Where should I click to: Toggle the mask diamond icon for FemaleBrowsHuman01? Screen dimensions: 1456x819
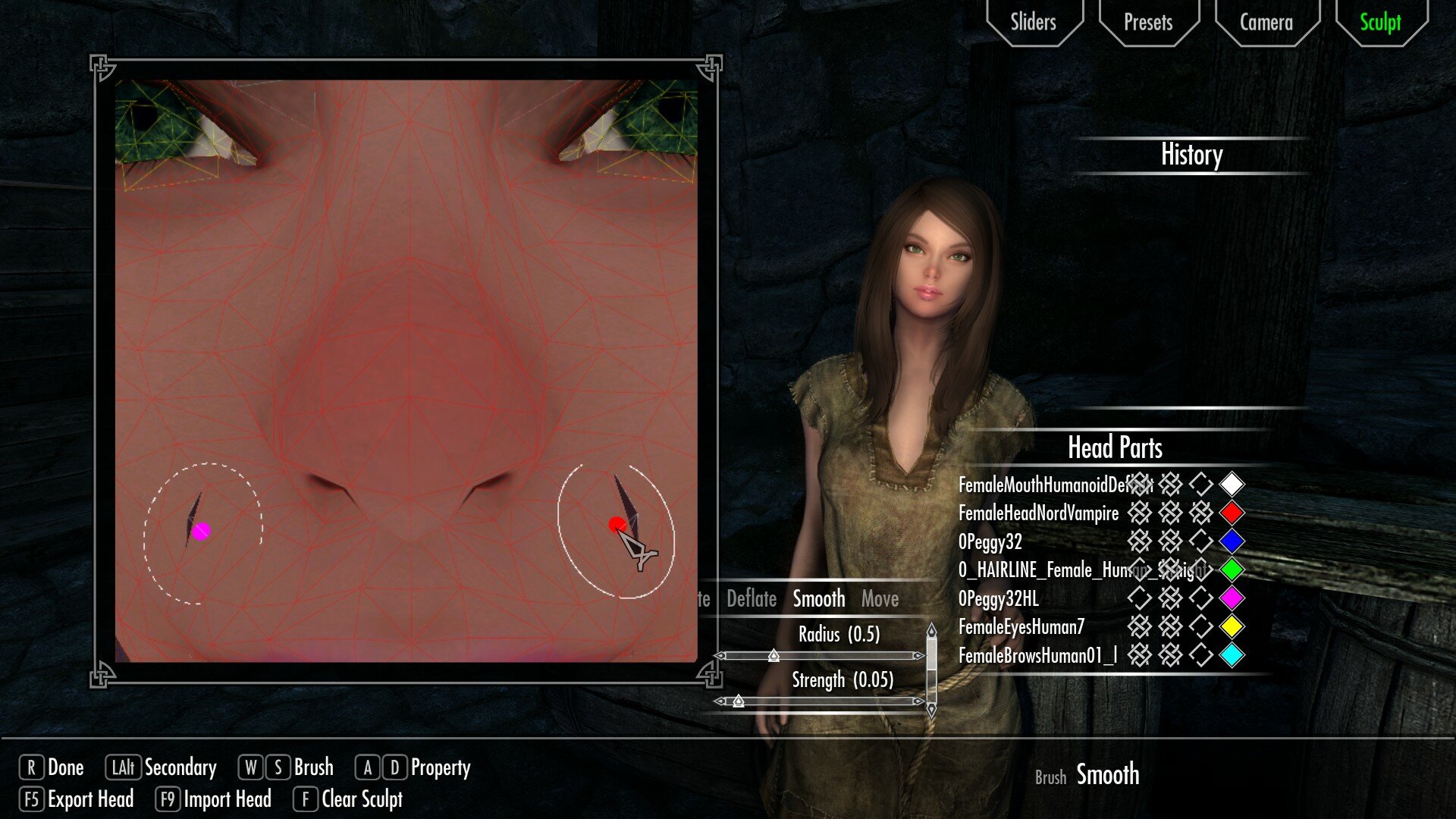(1200, 654)
